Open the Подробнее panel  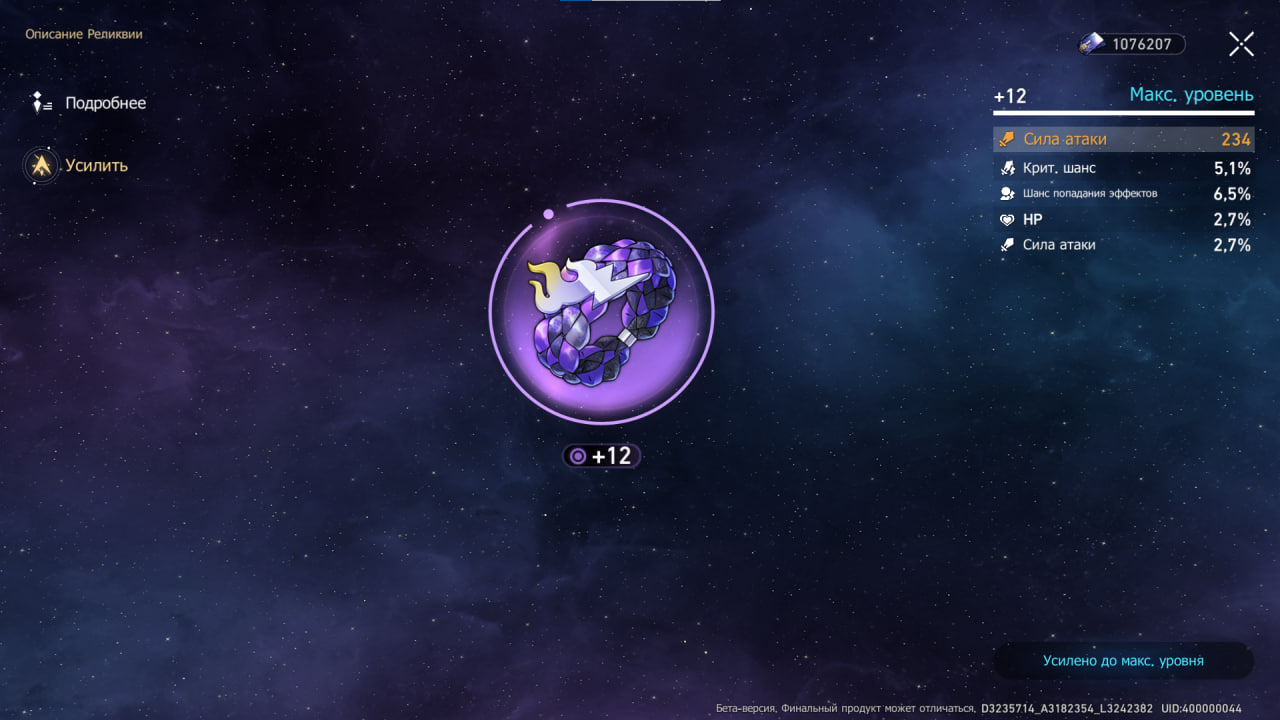(105, 102)
